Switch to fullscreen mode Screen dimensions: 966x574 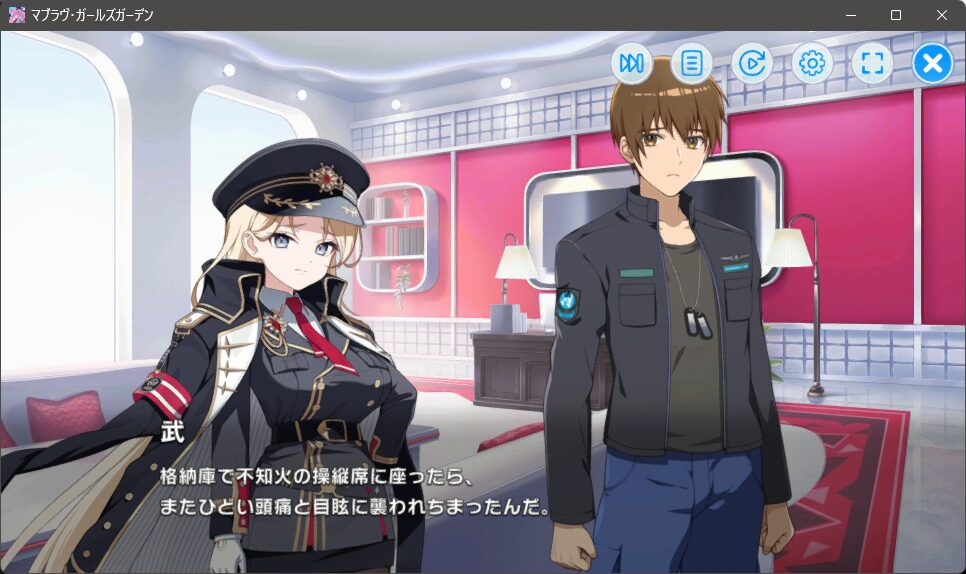click(x=872, y=64)
